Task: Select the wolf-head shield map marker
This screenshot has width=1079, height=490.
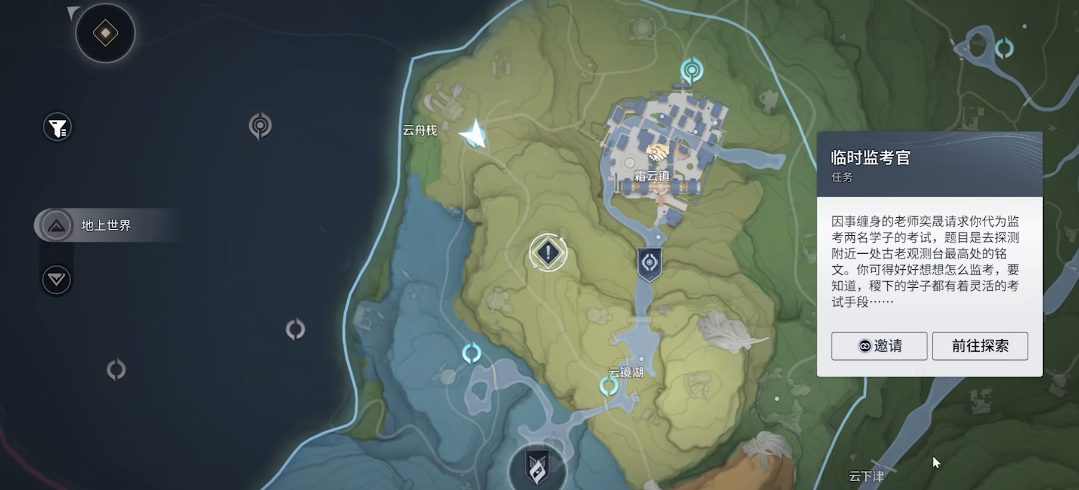Action: 538,466
